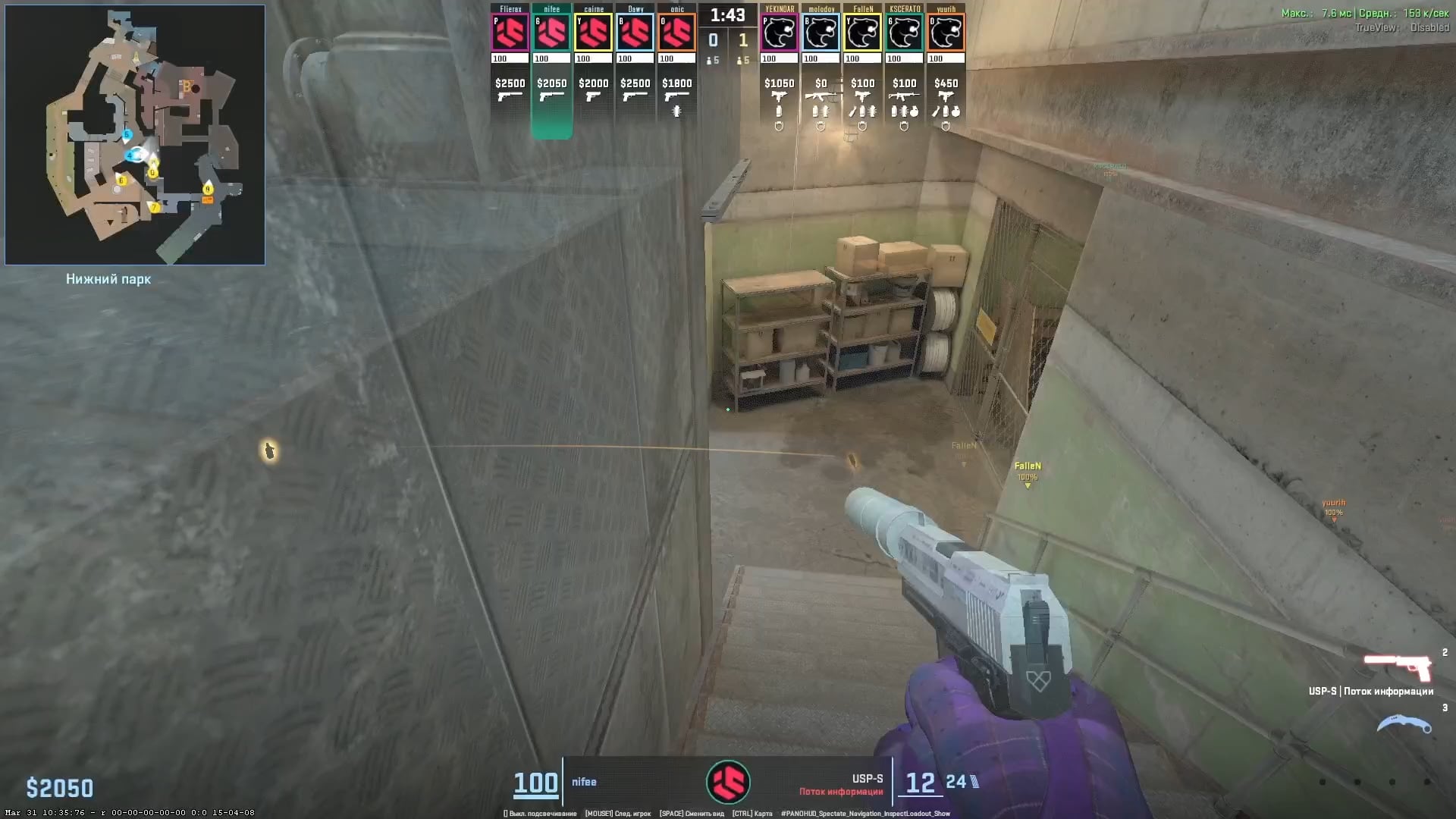The width and height of the screenshot is (1456, 819).
Task: Select the USP-S pistol weapon slot
Action: click(1398, 668)
